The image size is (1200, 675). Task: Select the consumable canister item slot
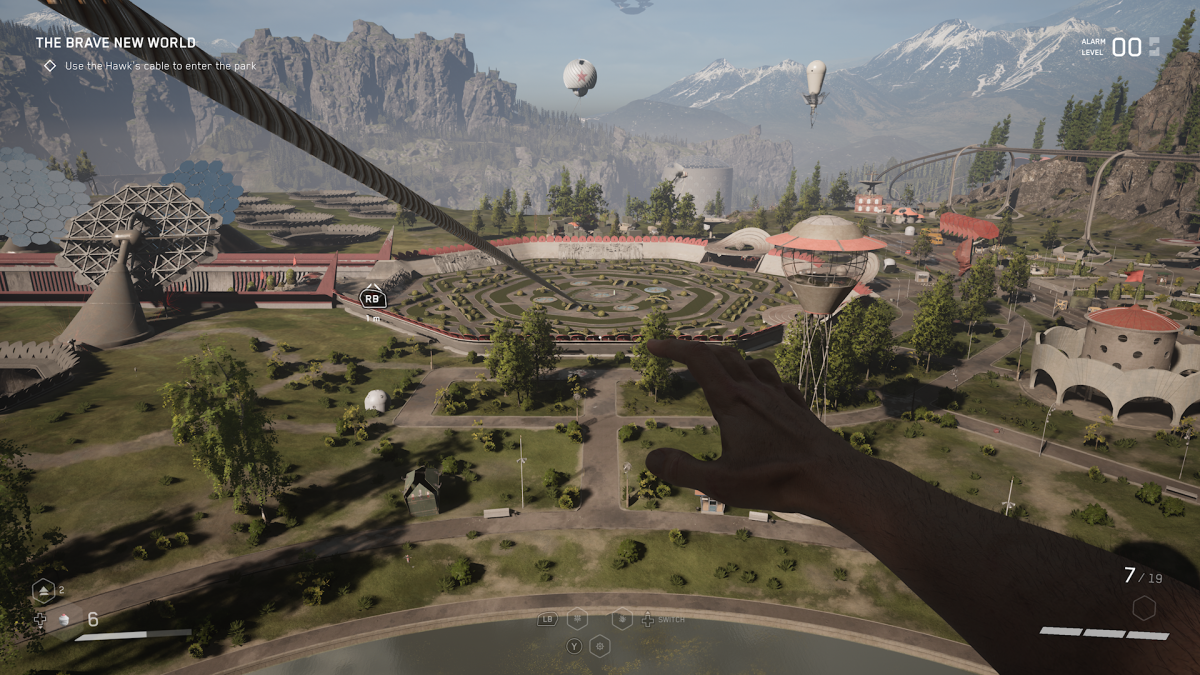click(x=63, y=620)
